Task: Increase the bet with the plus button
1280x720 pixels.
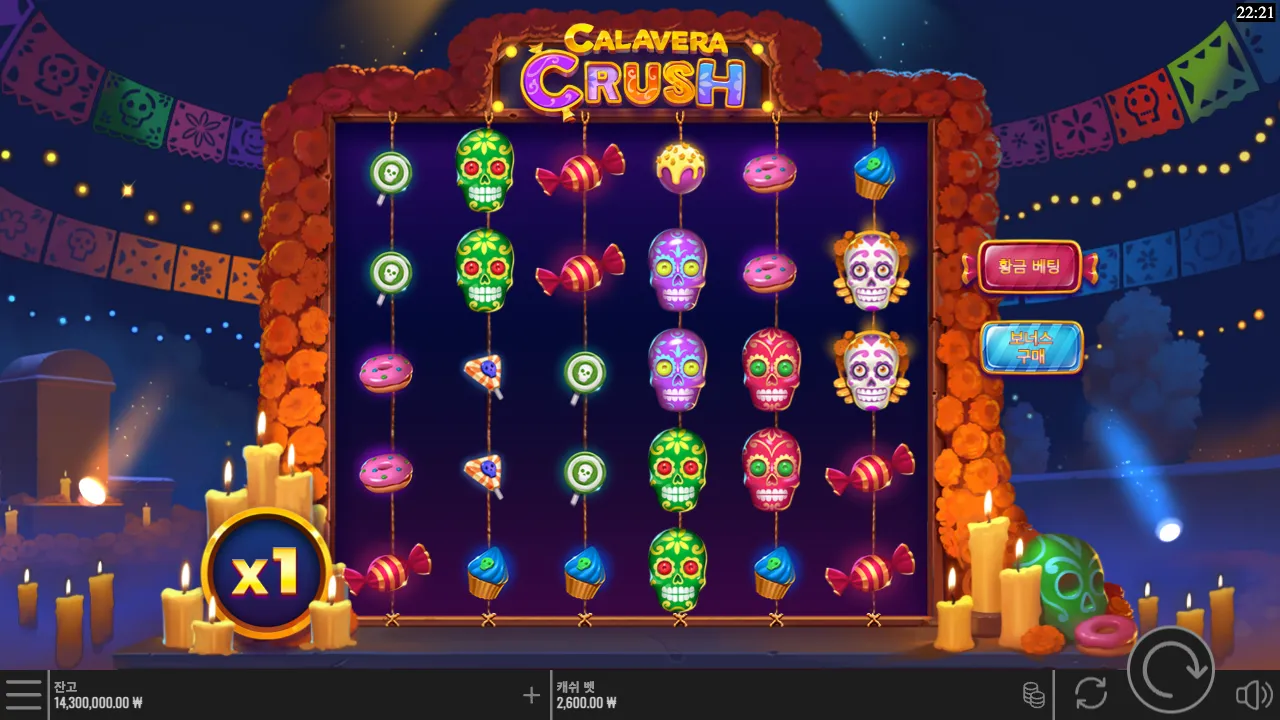Action: [530, 693]
